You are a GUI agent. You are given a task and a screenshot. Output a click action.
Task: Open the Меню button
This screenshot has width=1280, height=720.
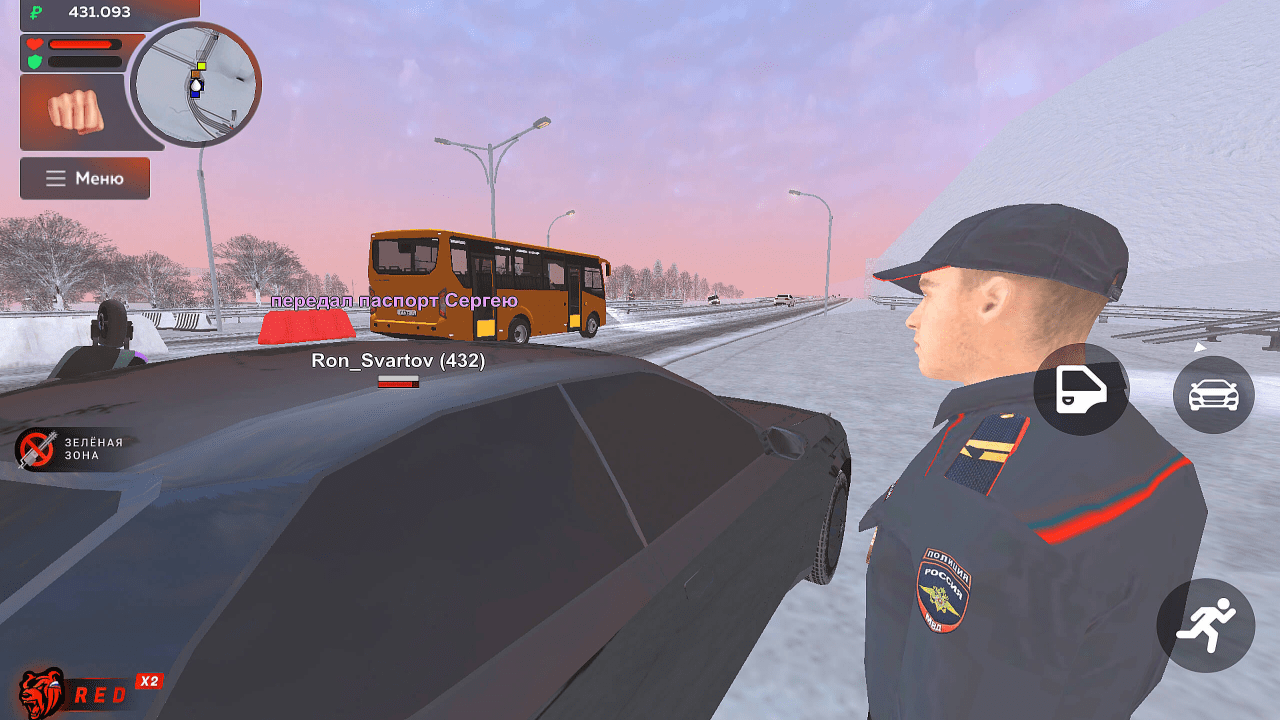click(85, 178)
